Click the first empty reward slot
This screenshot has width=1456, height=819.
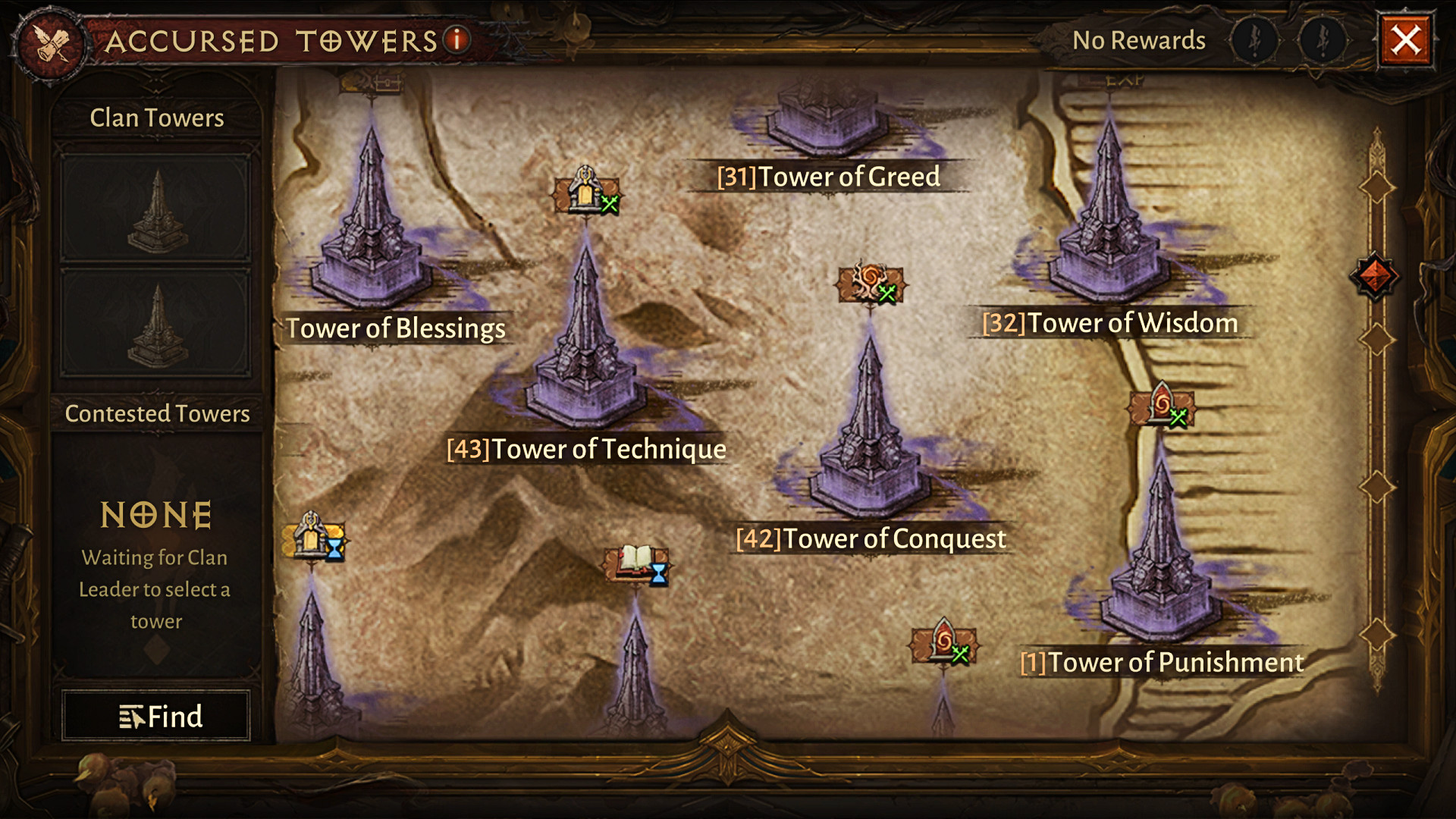point(1255,39)
